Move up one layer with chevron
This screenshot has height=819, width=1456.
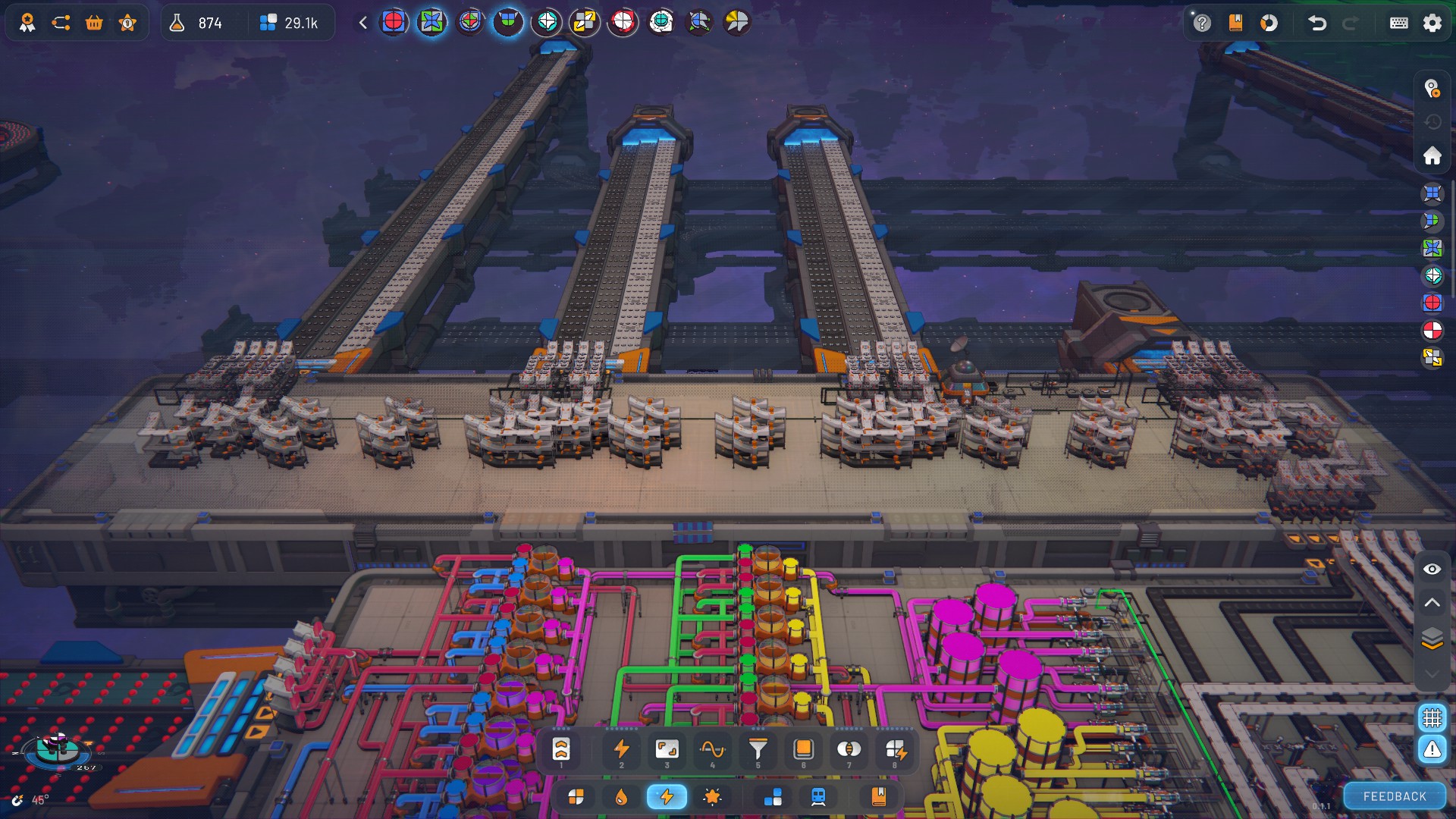[x=1432, y=603]
